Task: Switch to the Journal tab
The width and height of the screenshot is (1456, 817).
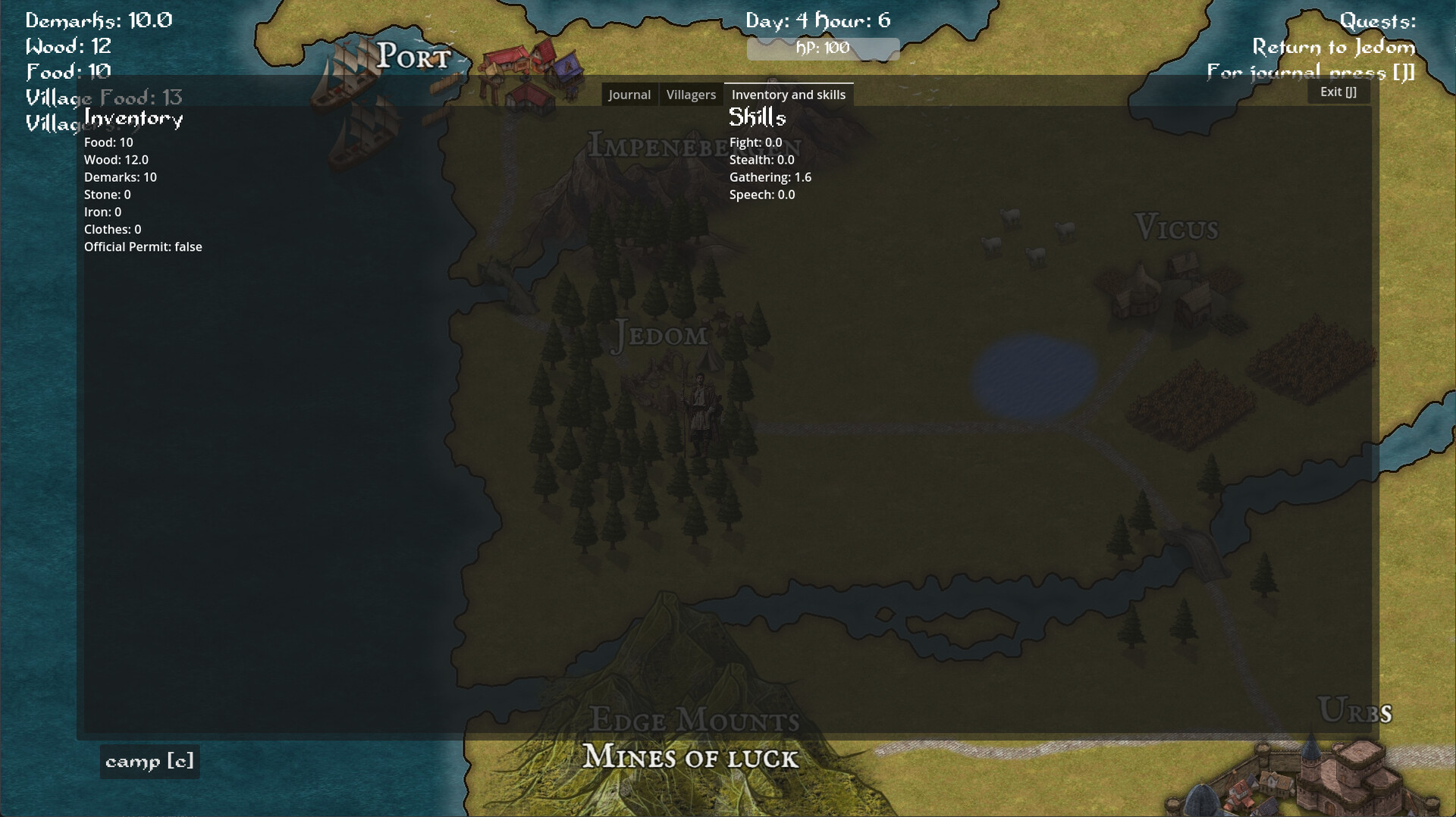Action: point(629,94)
